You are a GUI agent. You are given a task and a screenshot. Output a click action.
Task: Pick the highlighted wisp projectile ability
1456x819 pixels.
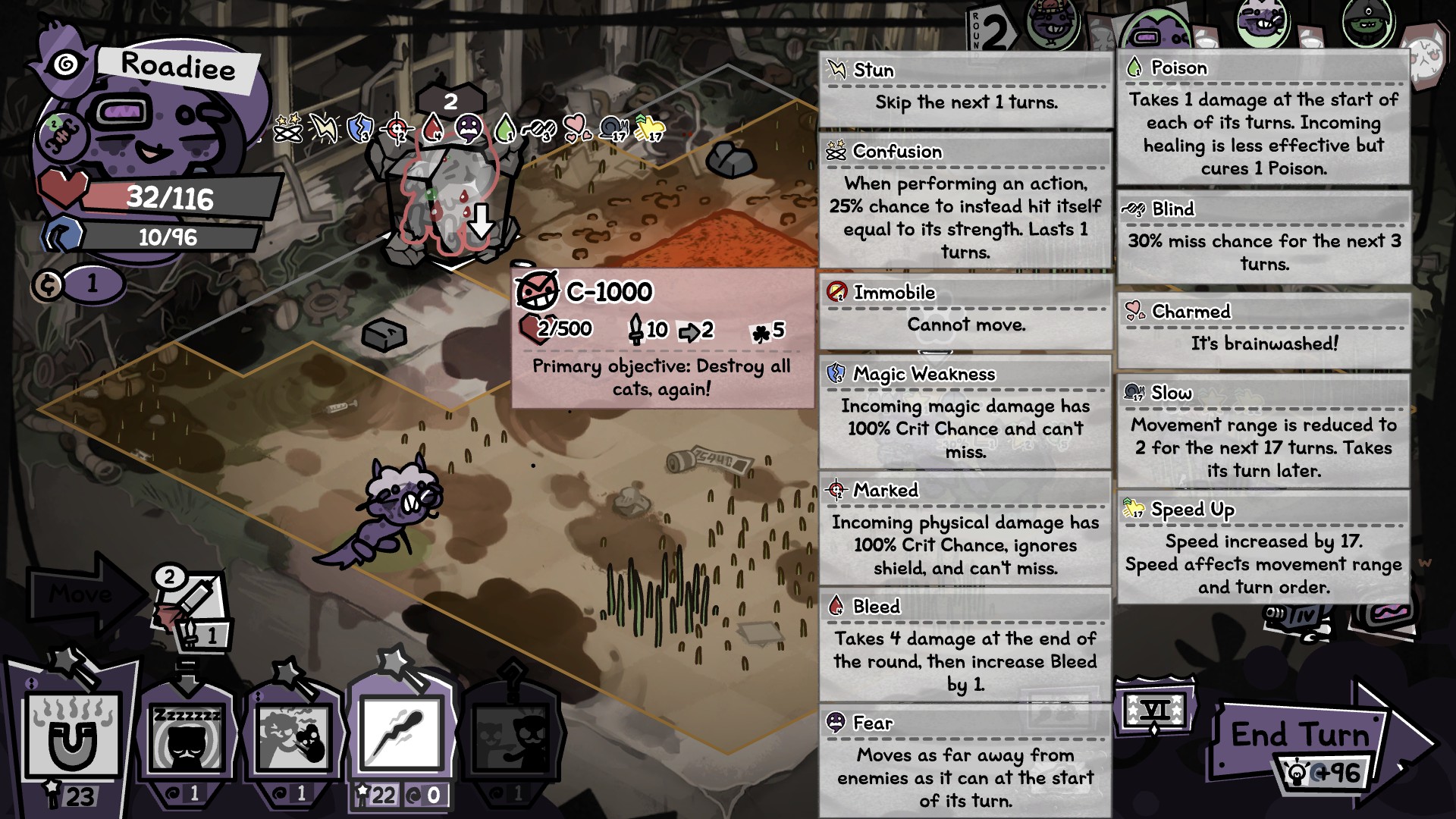pos(400,734)
